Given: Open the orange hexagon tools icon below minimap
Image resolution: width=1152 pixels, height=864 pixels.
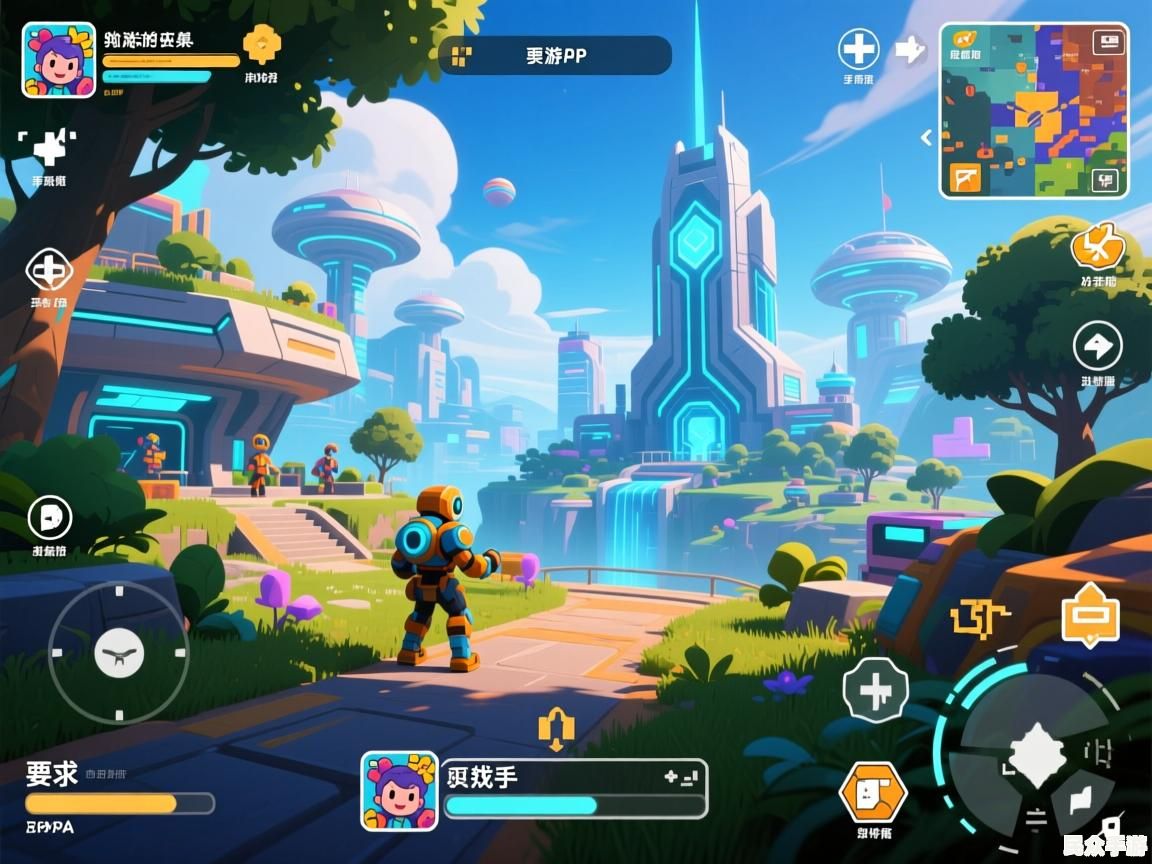Looking at the screenshot, I should [1097, 247].
